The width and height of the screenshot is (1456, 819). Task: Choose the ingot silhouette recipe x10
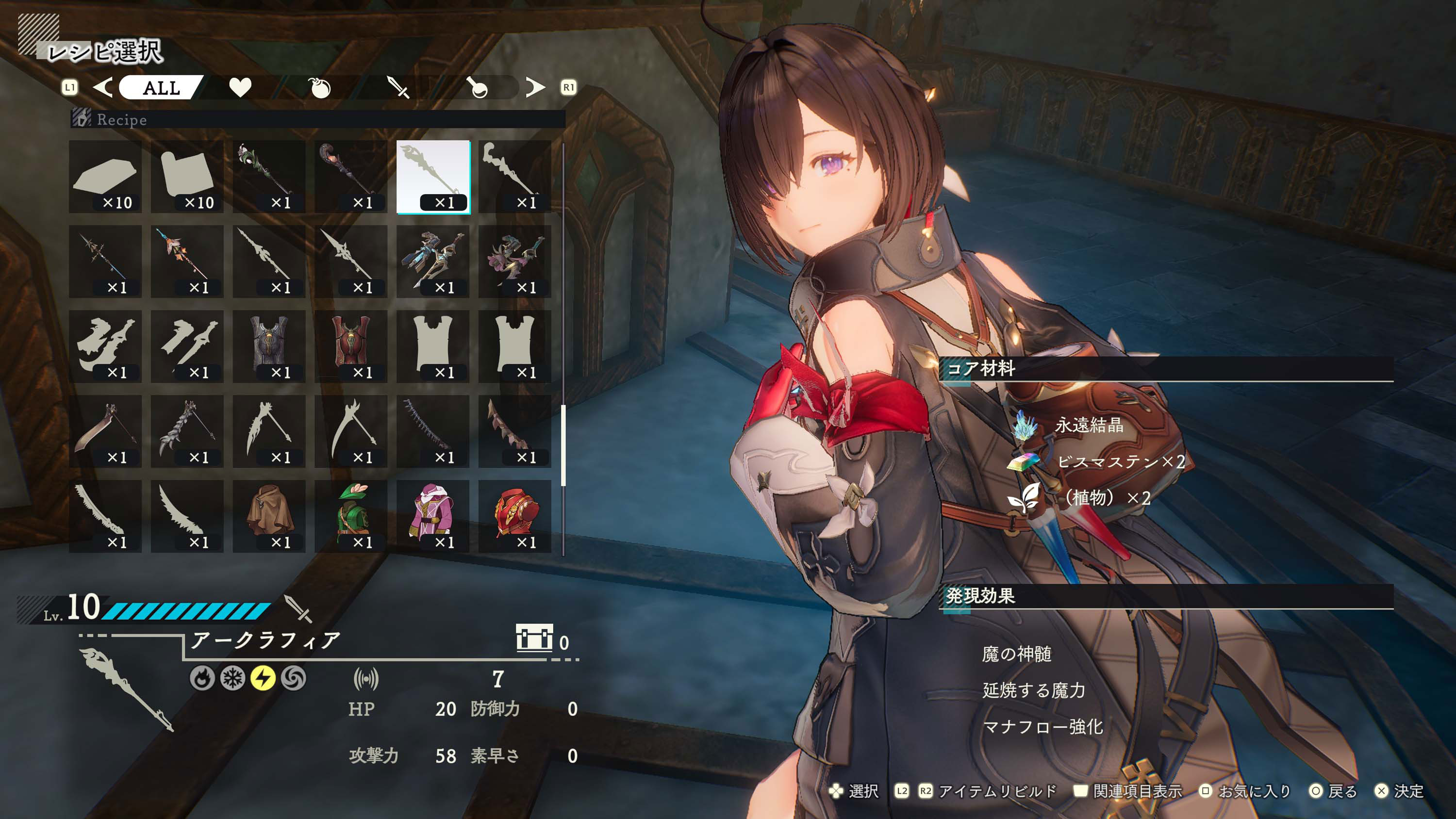(106, 177)
